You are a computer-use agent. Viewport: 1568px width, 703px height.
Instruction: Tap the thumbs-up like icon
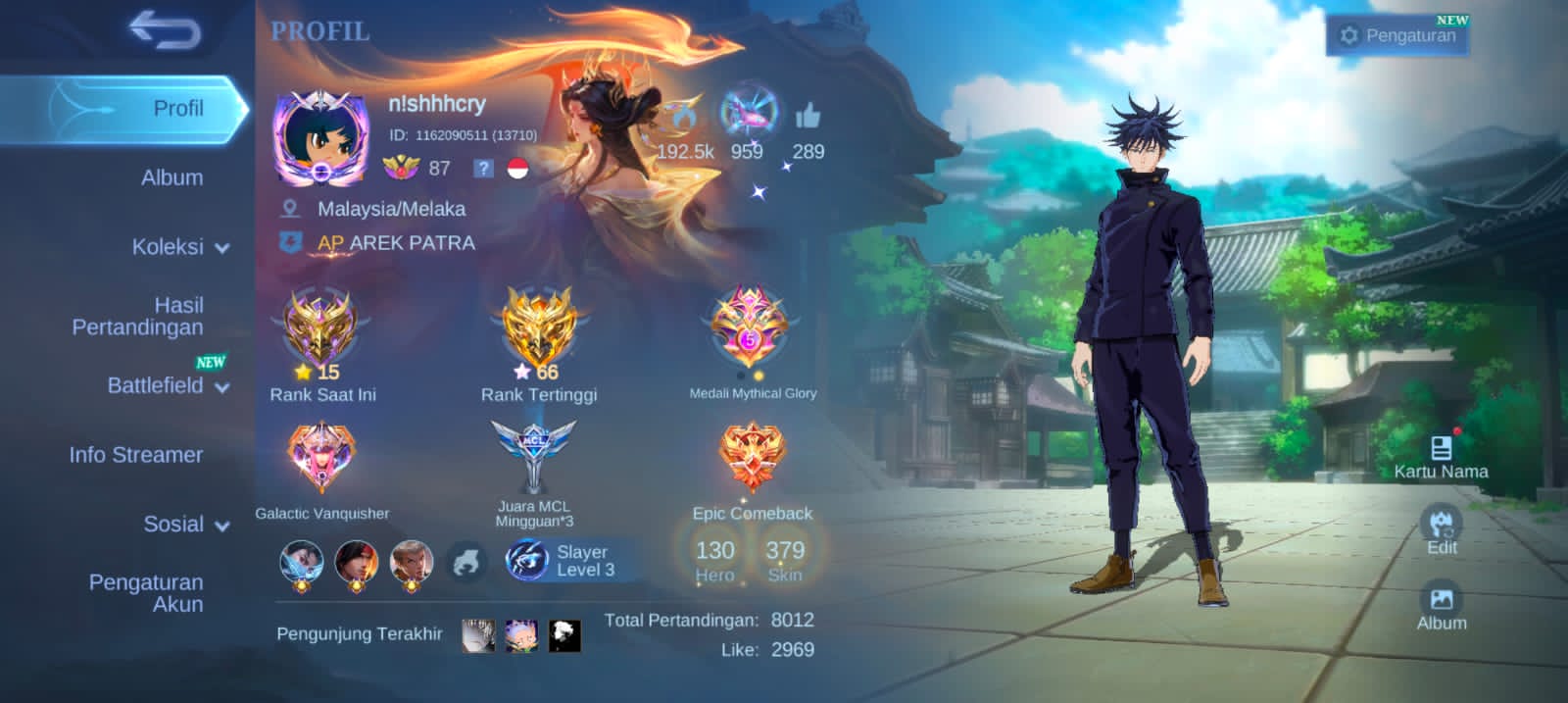pos(808,118)
